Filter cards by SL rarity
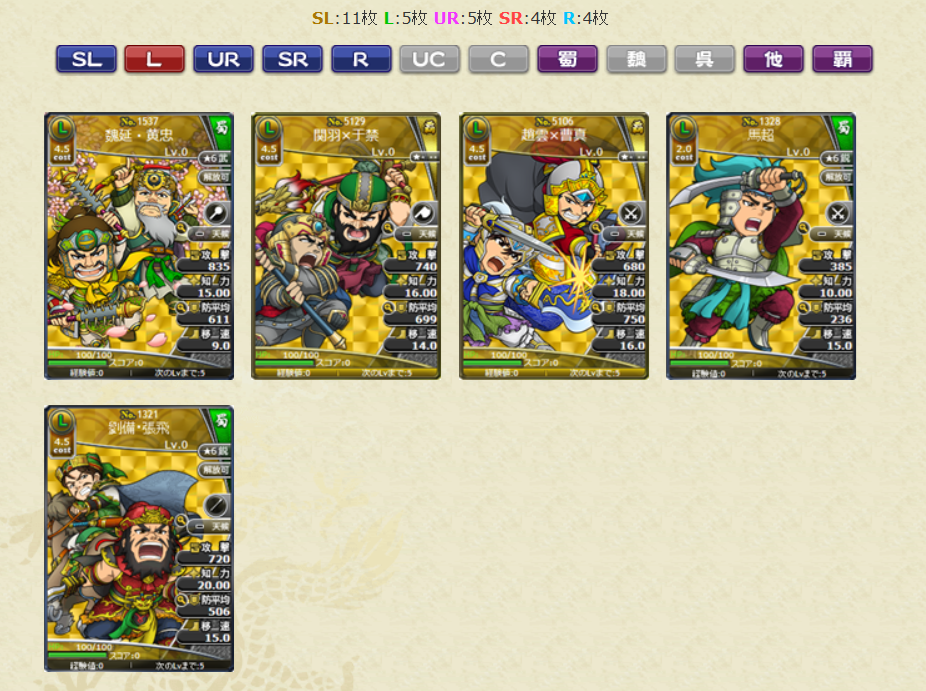926x691 pixels. click(x=86, y=59)
